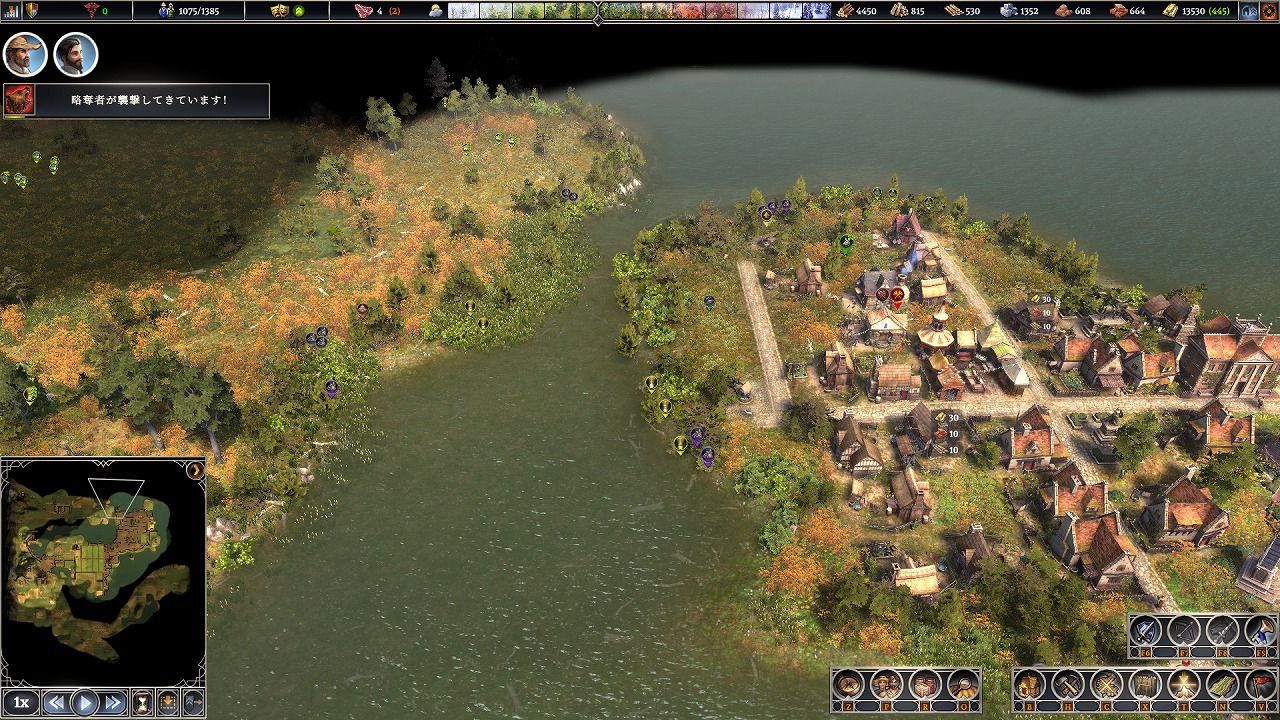This screenshot has height=720, width=1280.
Task: Select the bearded hero portrait
Action: point(75,54)
